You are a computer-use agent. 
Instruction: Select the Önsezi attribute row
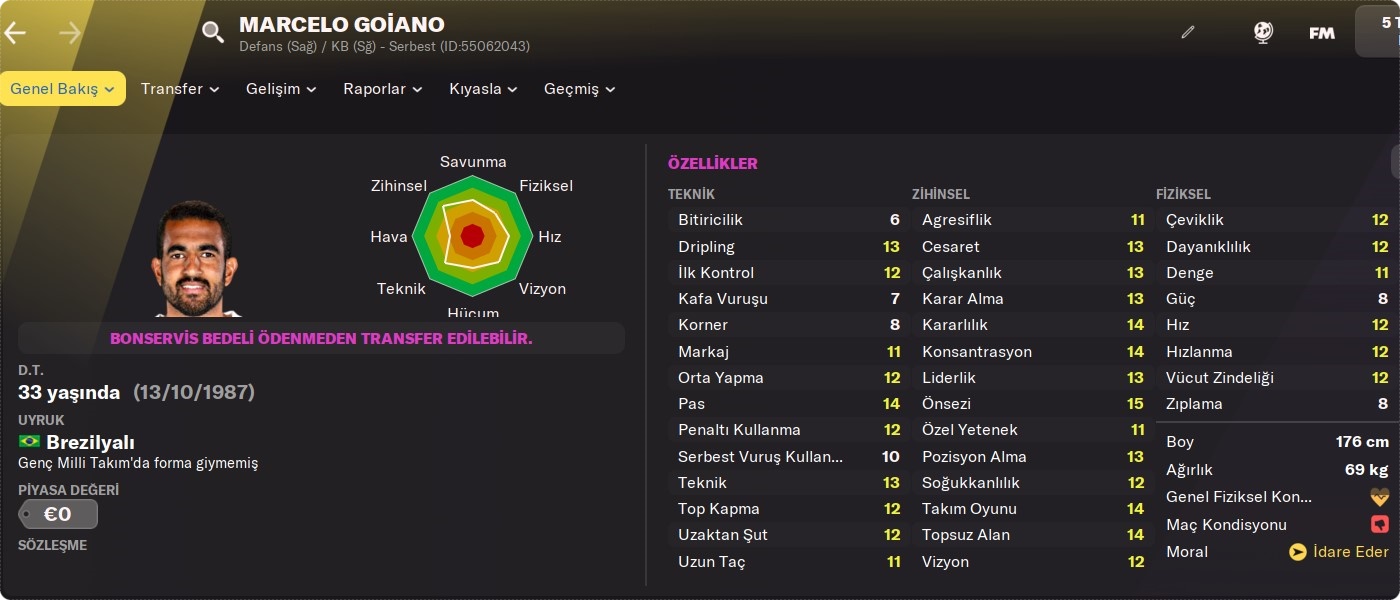1032,404
